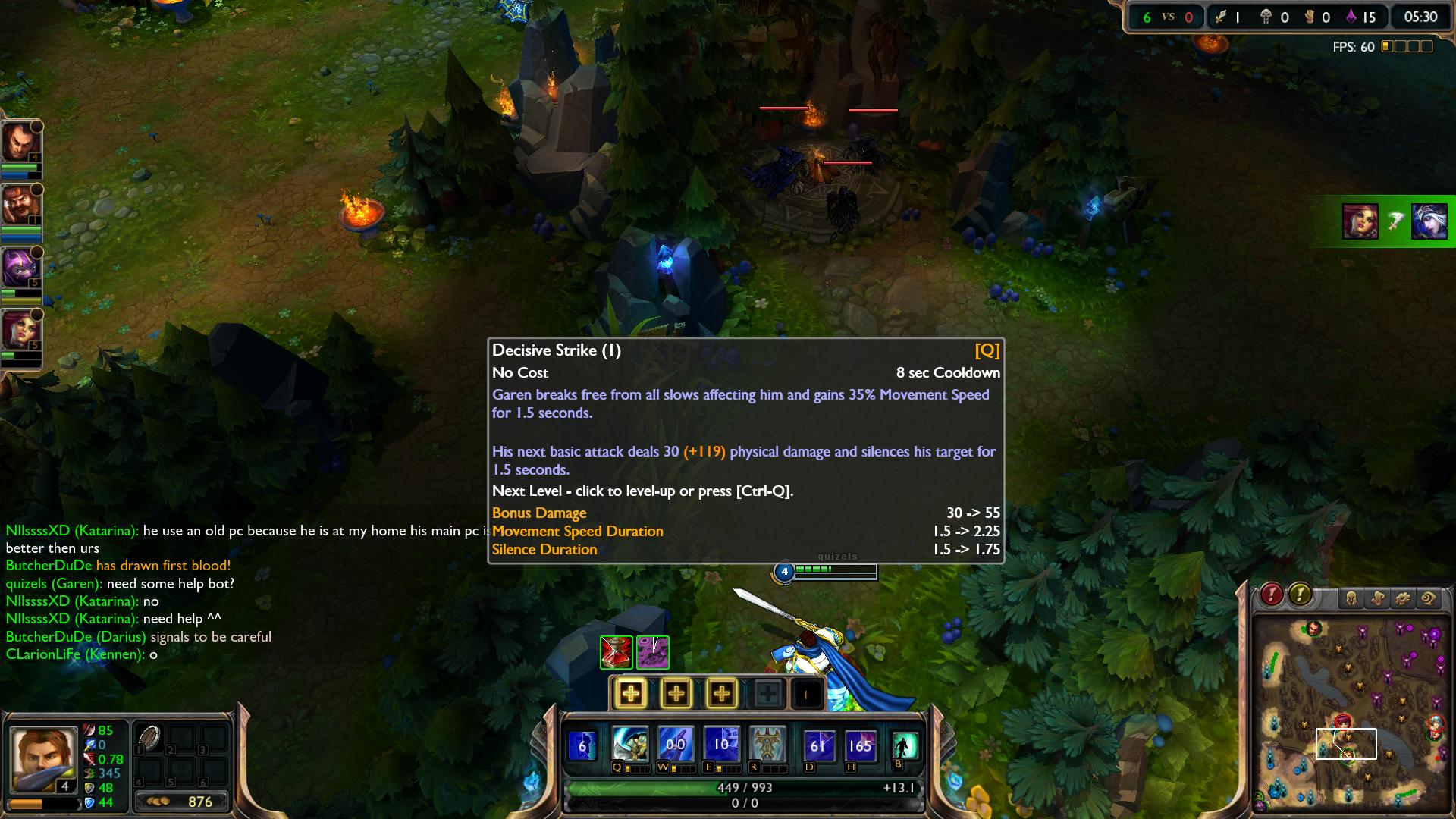
Task: Click the red exclamation ping button
Action: pyautogui.click(x=1272, y=595)
